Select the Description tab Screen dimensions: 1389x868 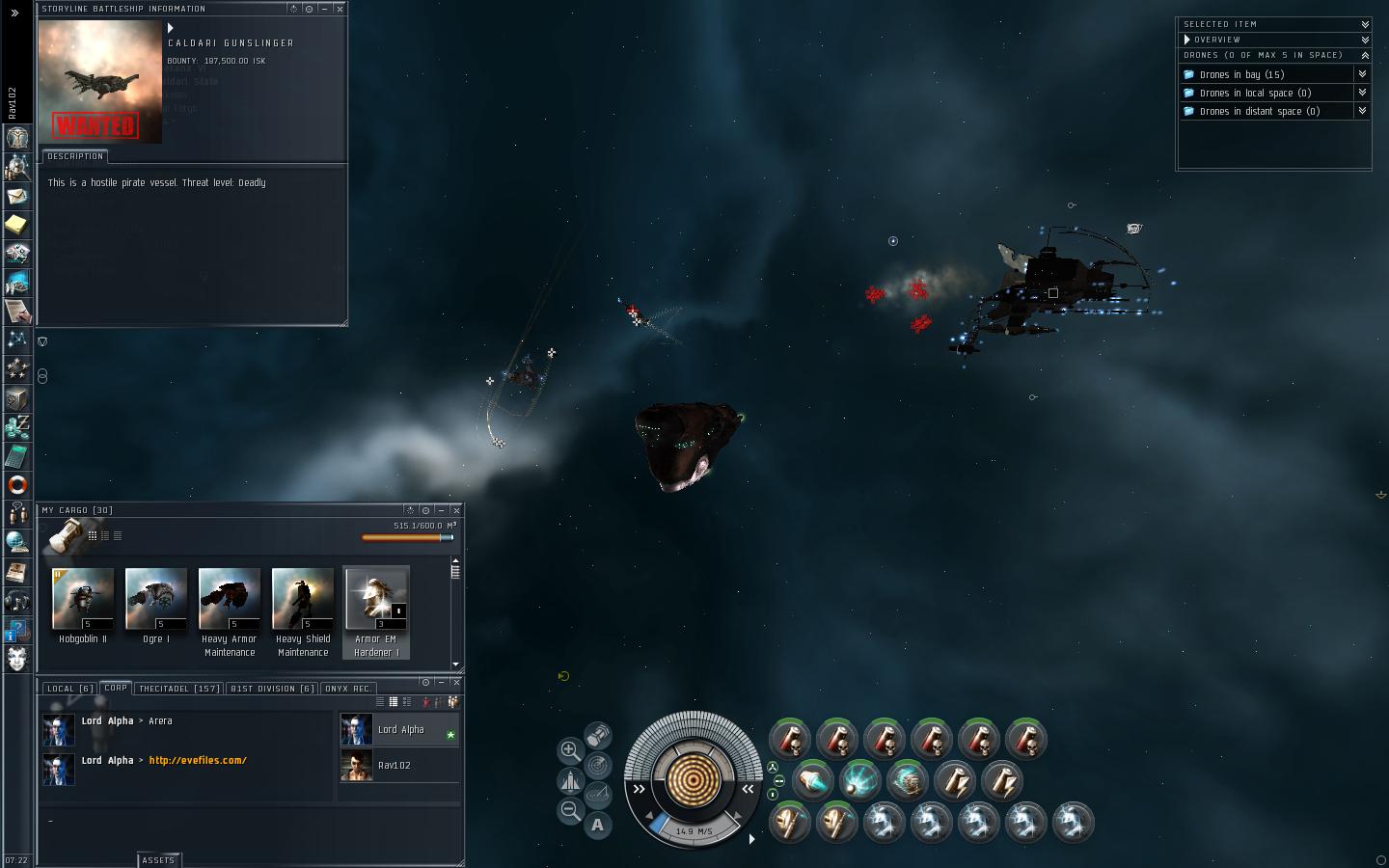(74, 156)
